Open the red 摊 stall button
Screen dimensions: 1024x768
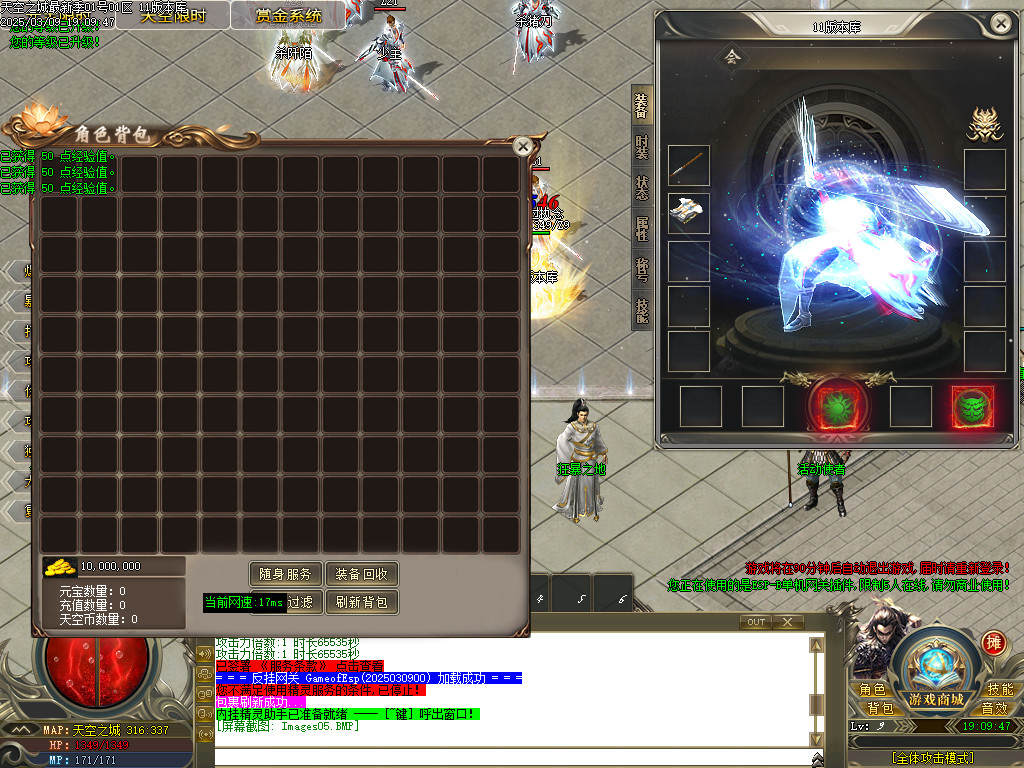point(994,643)
